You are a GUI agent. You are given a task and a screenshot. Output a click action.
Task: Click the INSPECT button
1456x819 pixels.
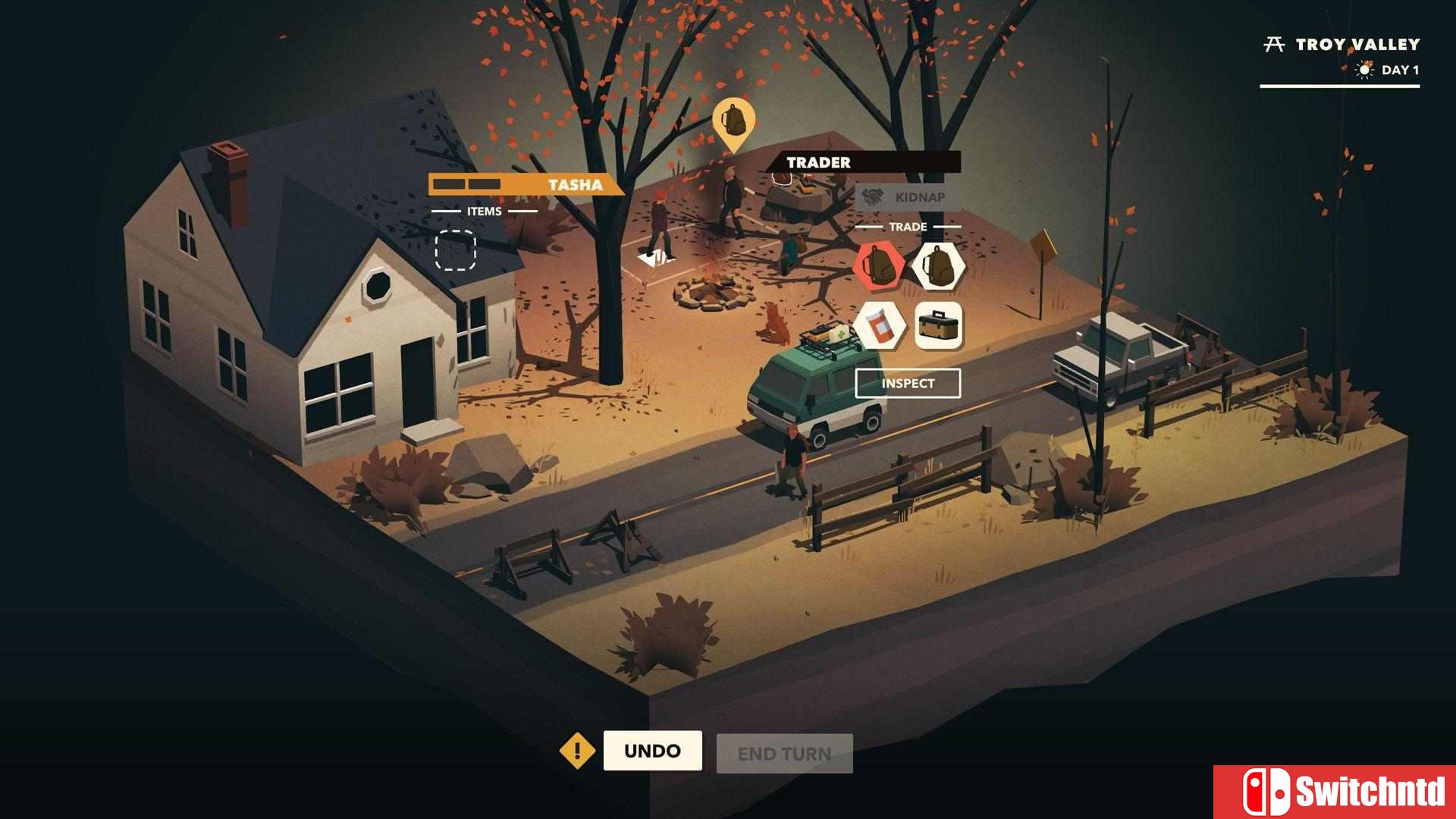(908, 384)
